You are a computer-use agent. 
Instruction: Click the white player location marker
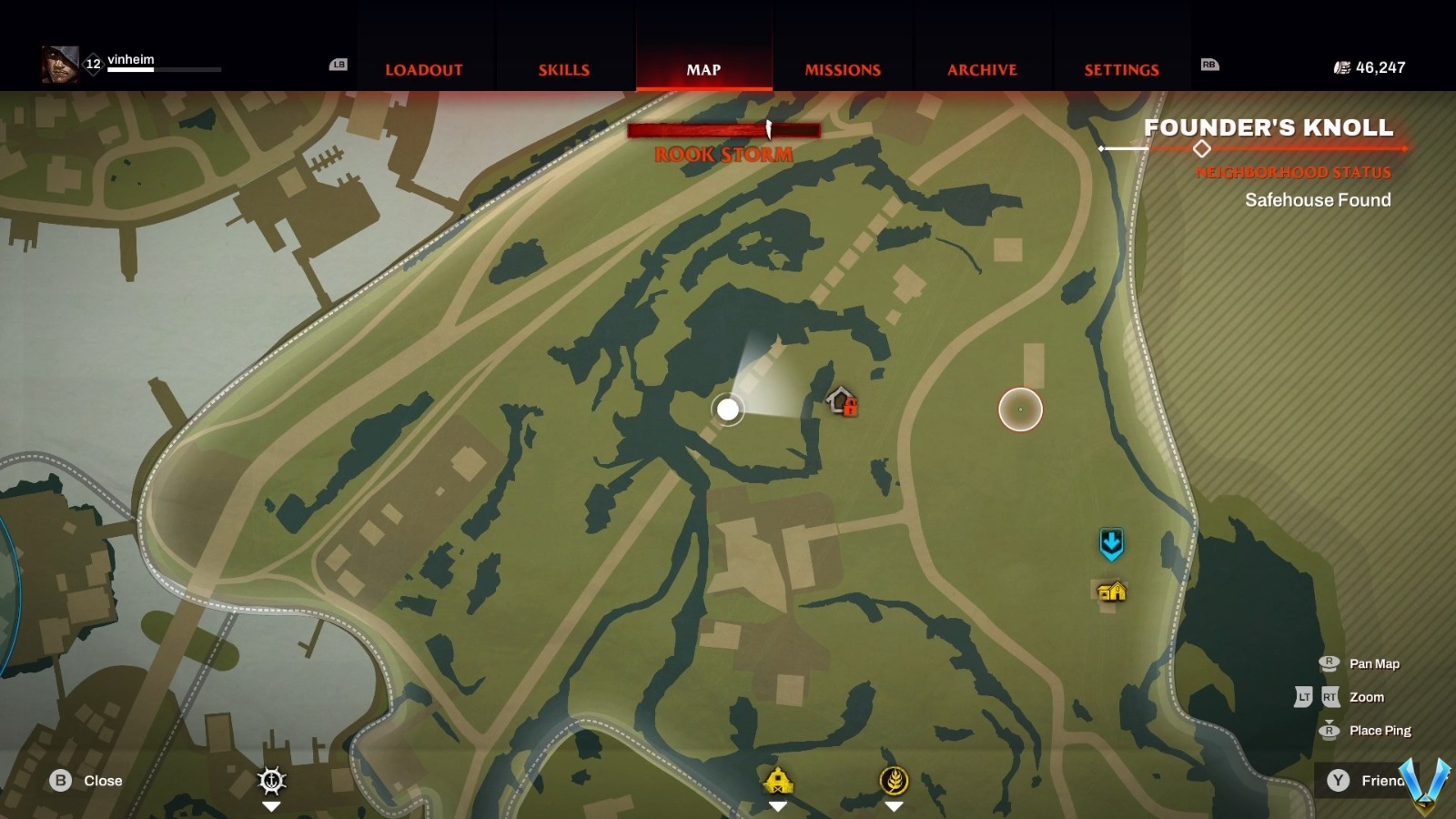(728, 409)
